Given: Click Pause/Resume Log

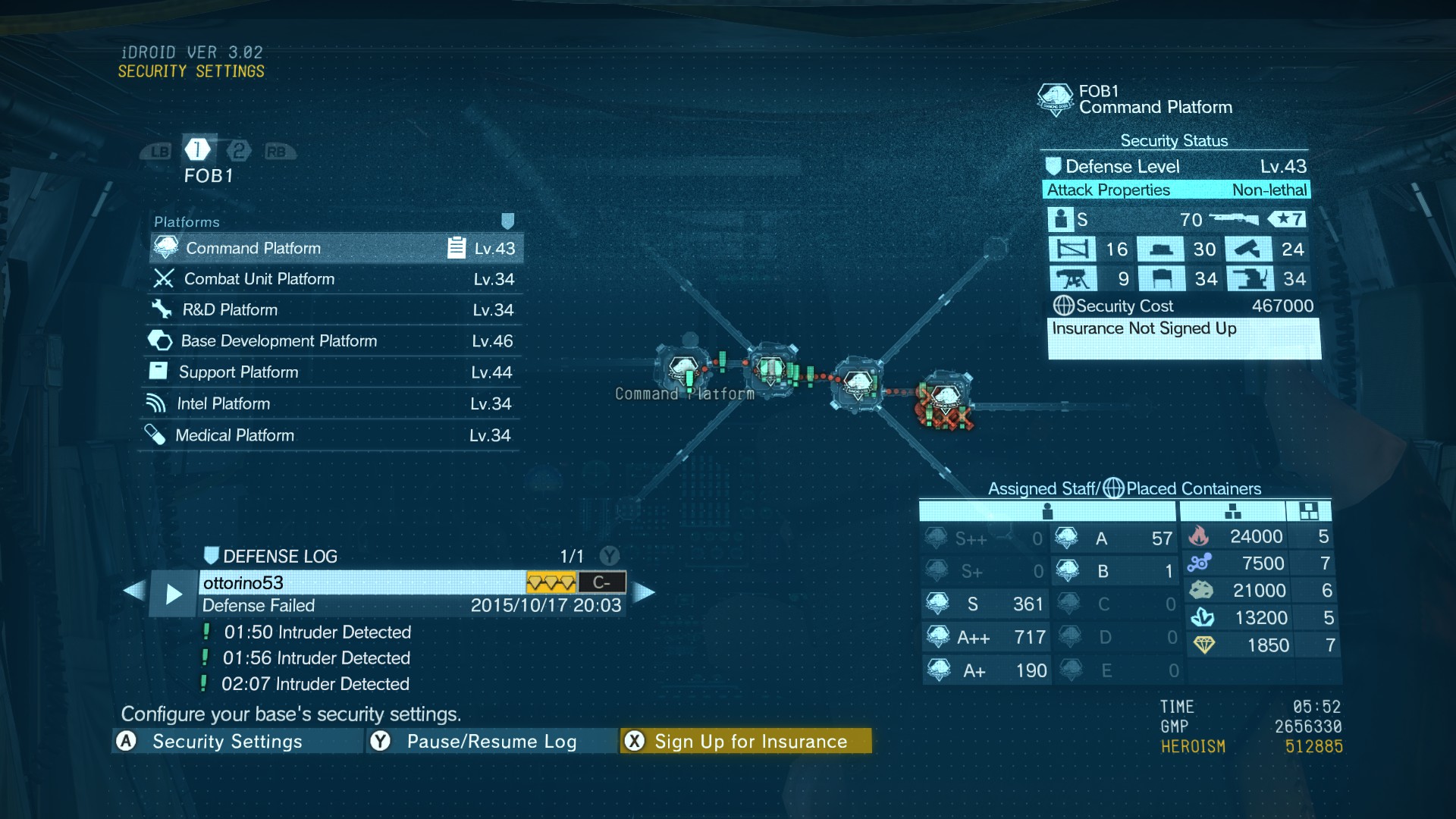Looking at the screenshot, I should [491, 741].
